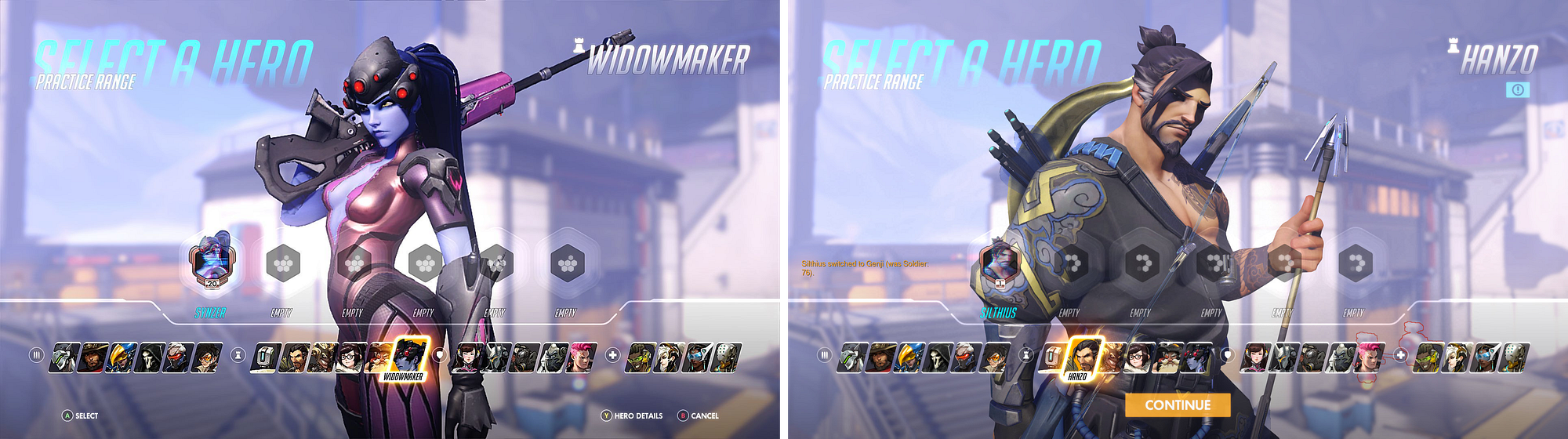Select Pharah on the Hanzo screen's roster
The image size is (1568, 439).
coord(909,357)
